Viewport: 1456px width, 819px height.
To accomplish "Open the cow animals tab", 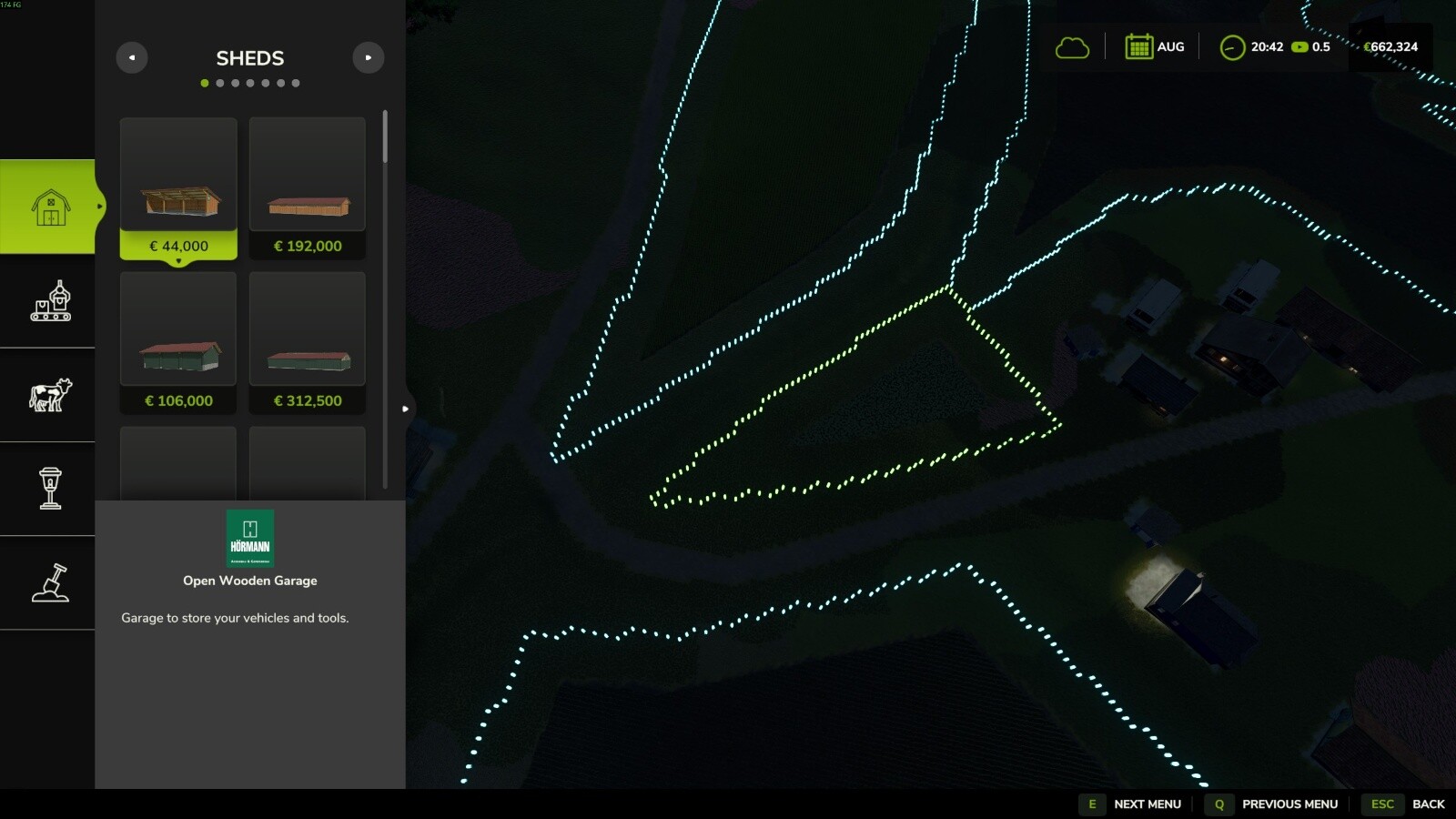I will click(50, 395).
